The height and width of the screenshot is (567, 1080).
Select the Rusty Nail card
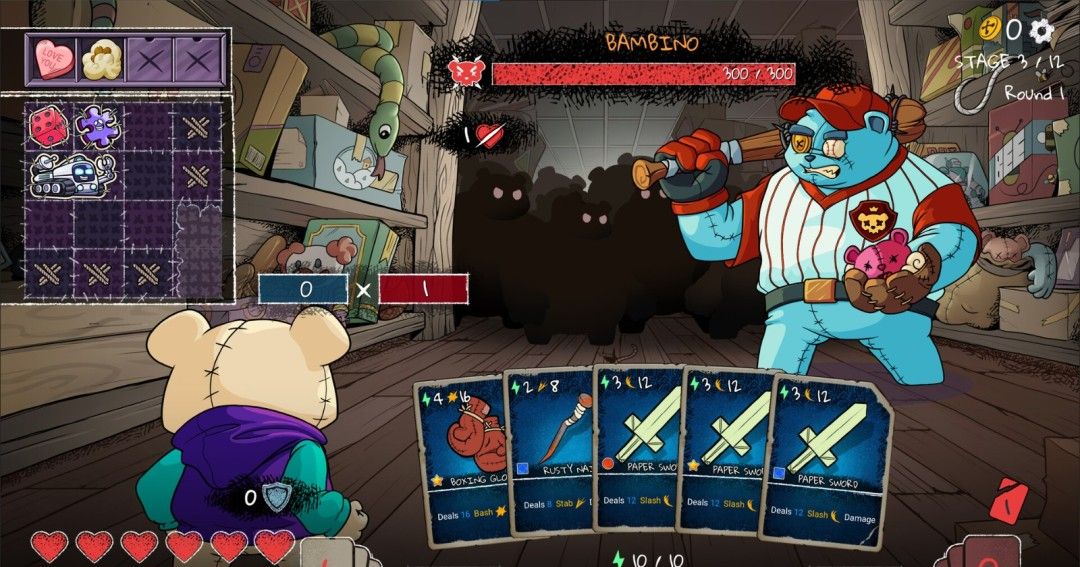(x=552, y=452)
